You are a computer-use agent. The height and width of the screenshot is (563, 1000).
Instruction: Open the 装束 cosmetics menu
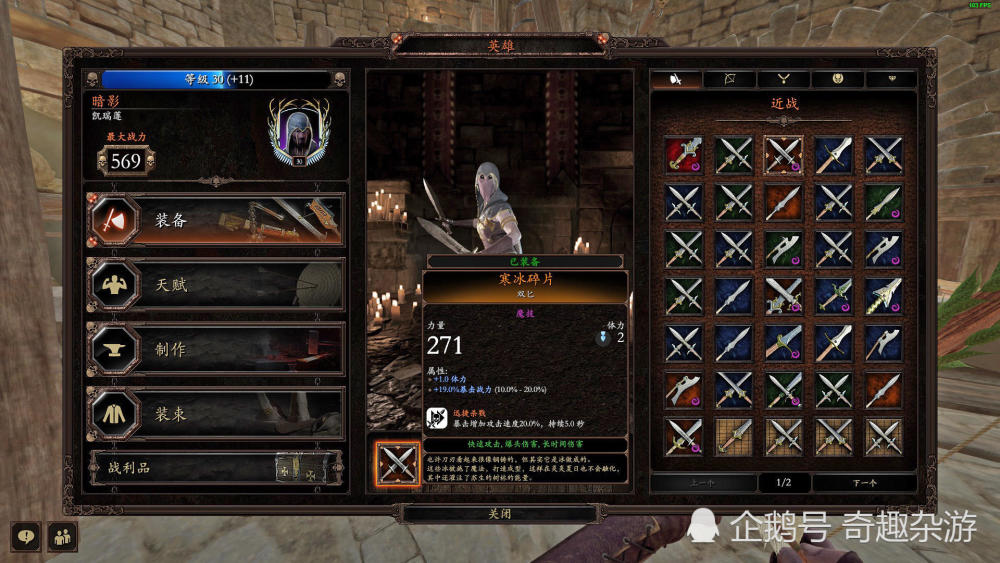[217, 414]
